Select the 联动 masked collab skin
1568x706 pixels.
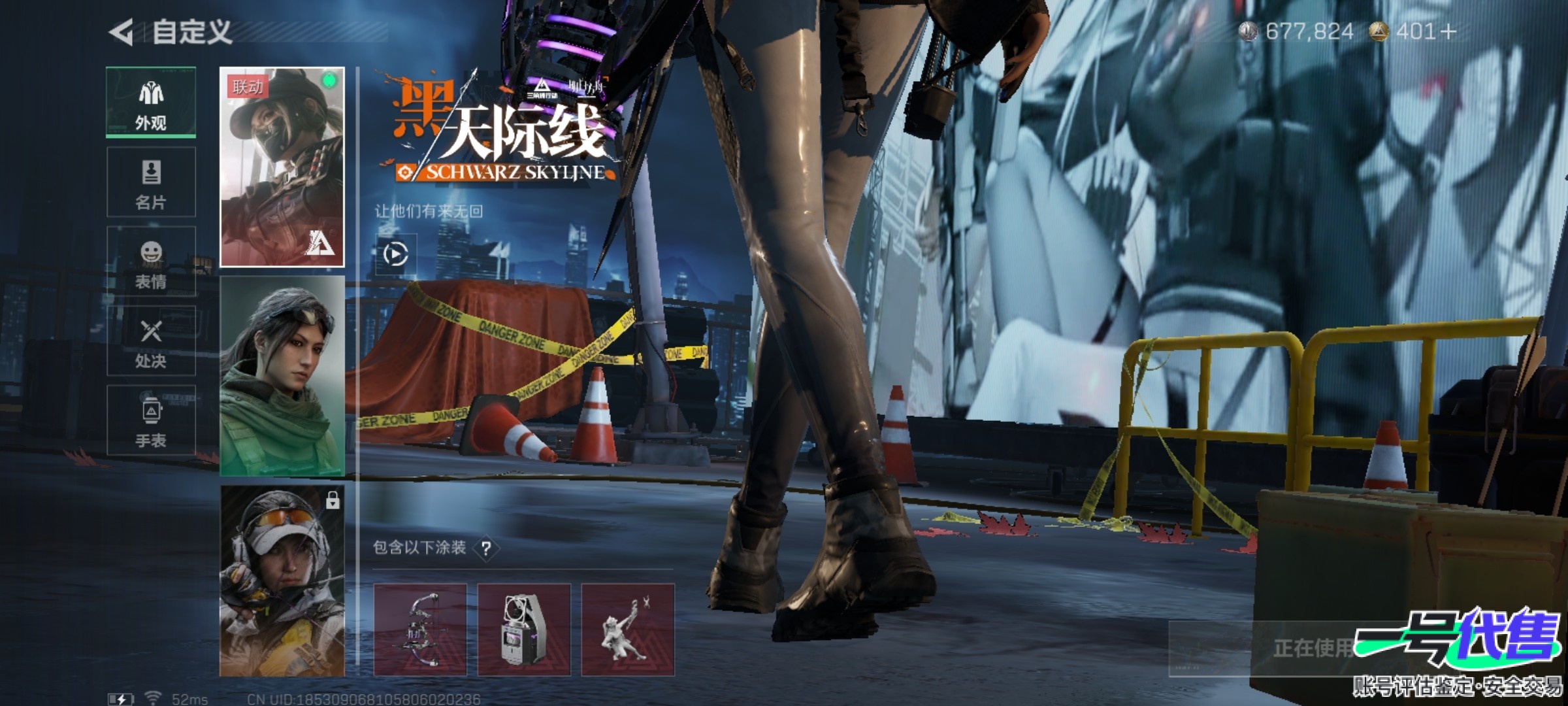(x=282, y=167)
